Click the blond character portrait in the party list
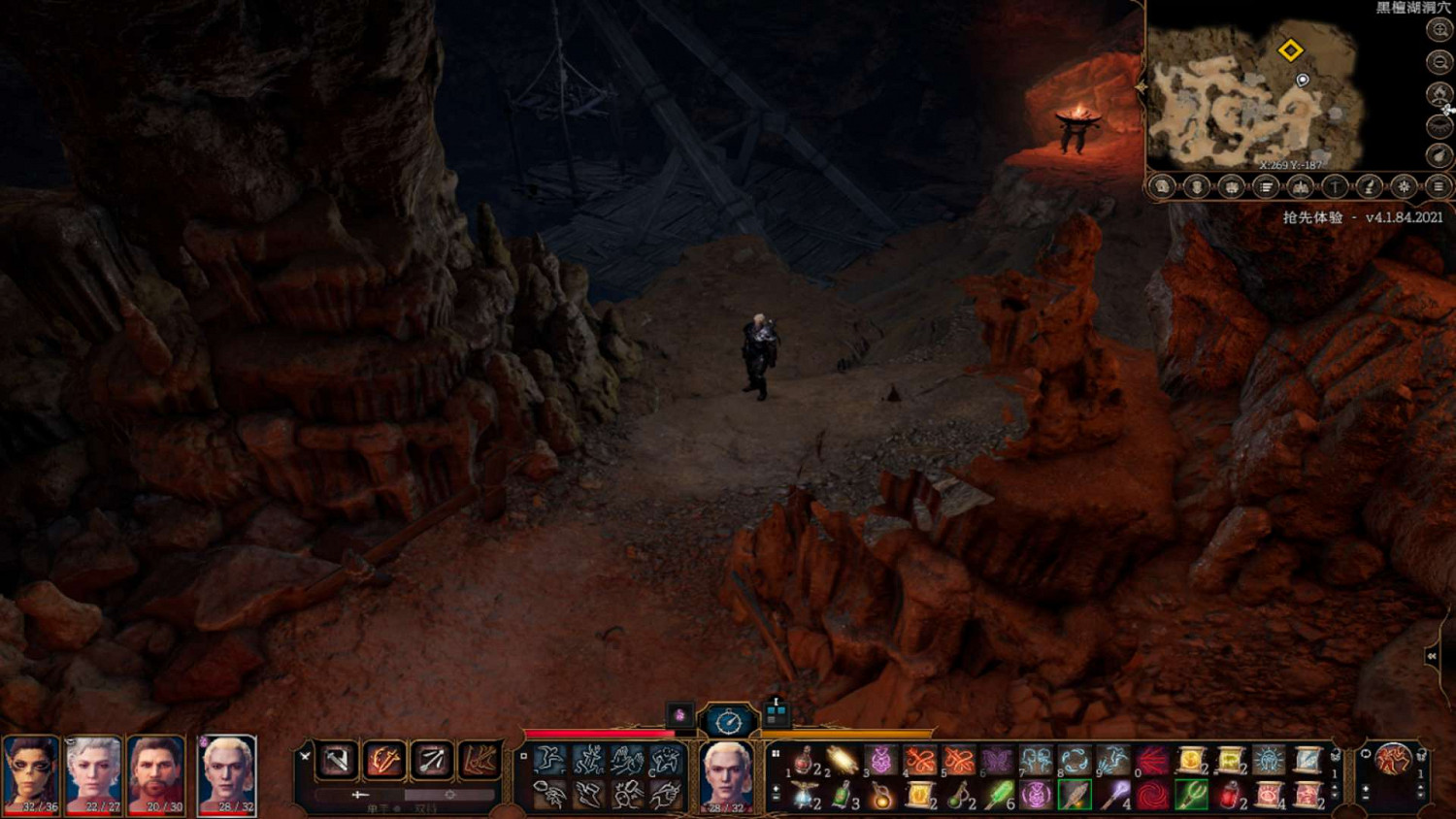 pyautogui.click(x=227, y=774)
